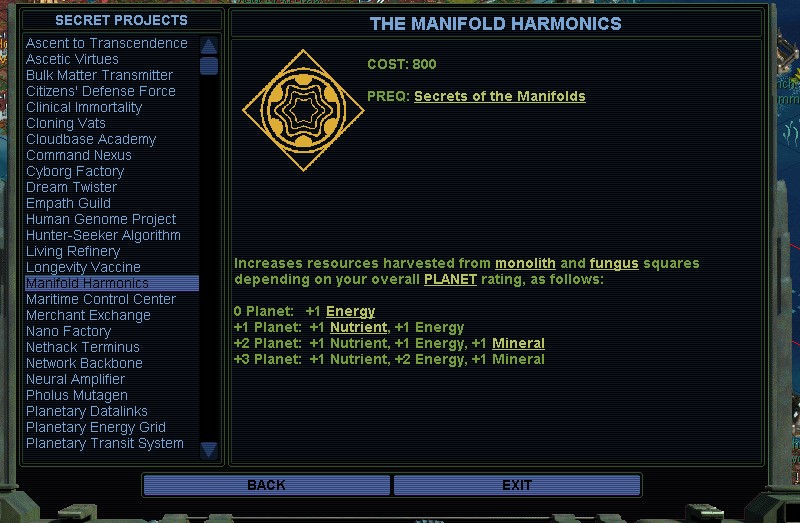Open the Secrets of the Manifolds prerequisite link
The image size is (800, 523).
[499, 96]
